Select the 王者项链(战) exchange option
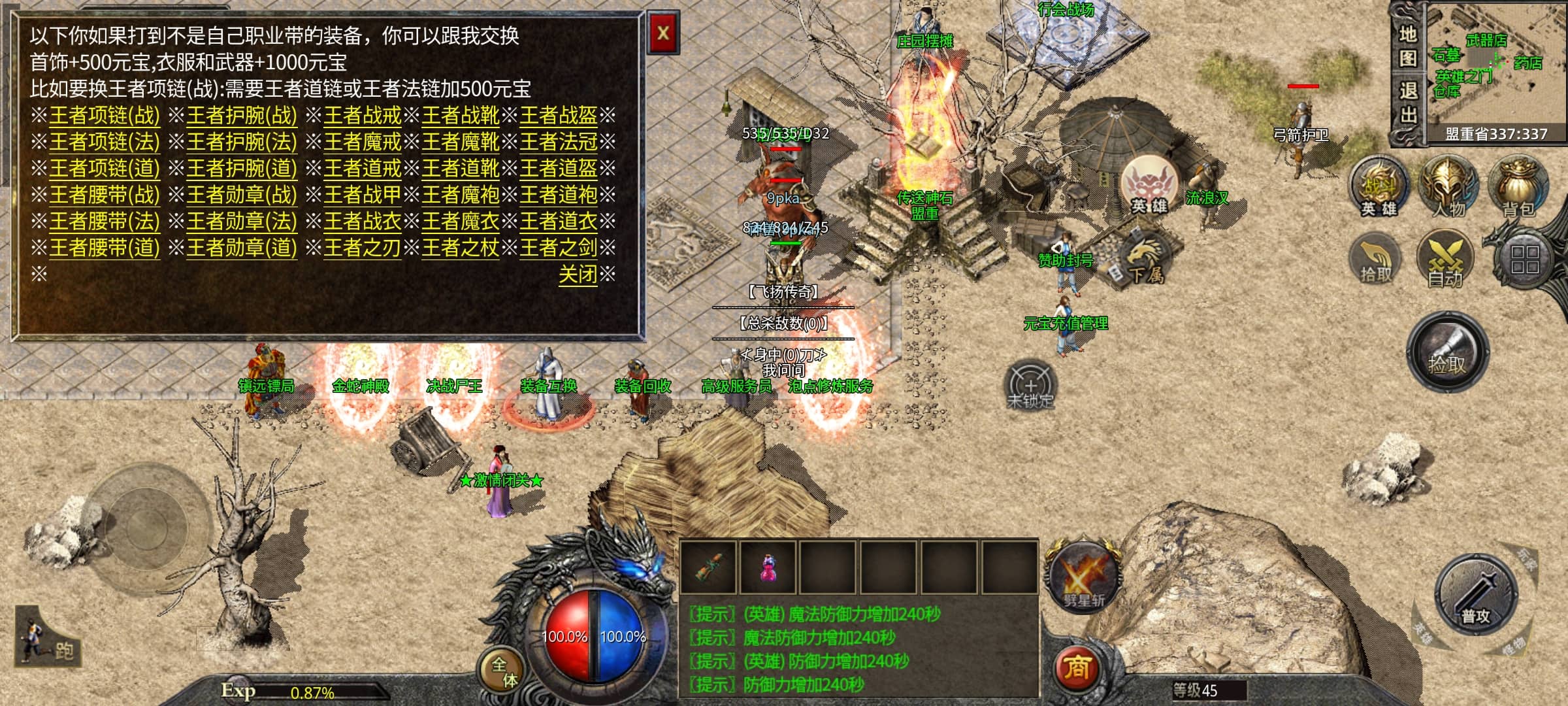The height and width of the screenshot is (706, 1568). 105,116
